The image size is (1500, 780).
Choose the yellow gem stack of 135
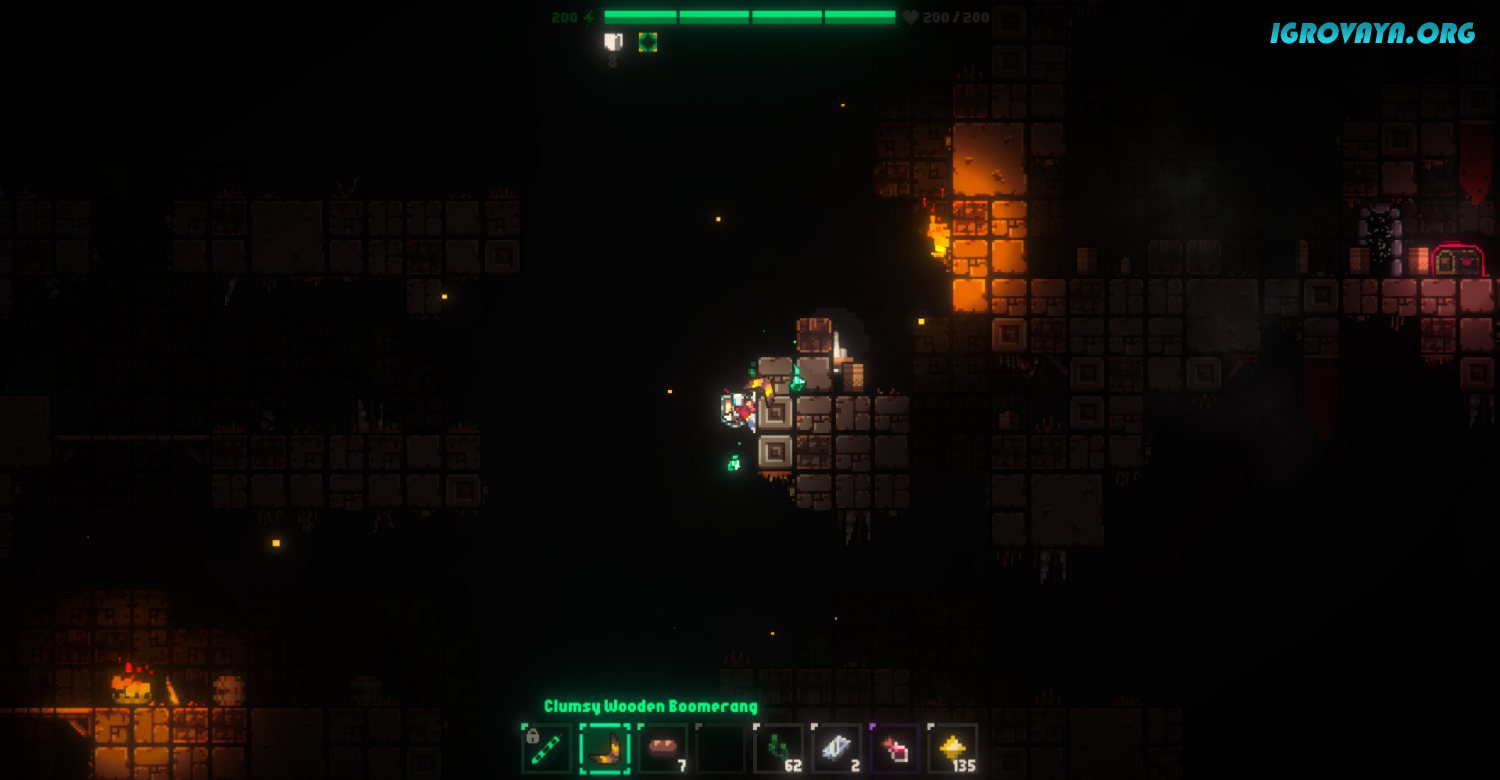(x=952, y=749)
